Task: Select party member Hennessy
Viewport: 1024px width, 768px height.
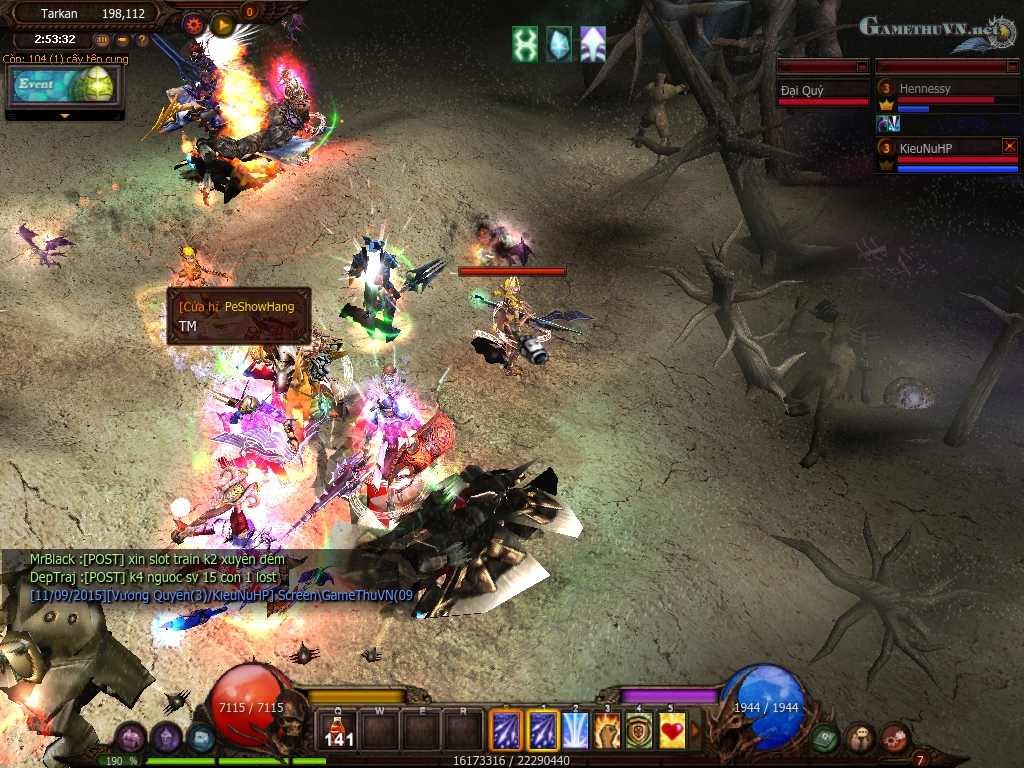Action: [x=925, y=88]
